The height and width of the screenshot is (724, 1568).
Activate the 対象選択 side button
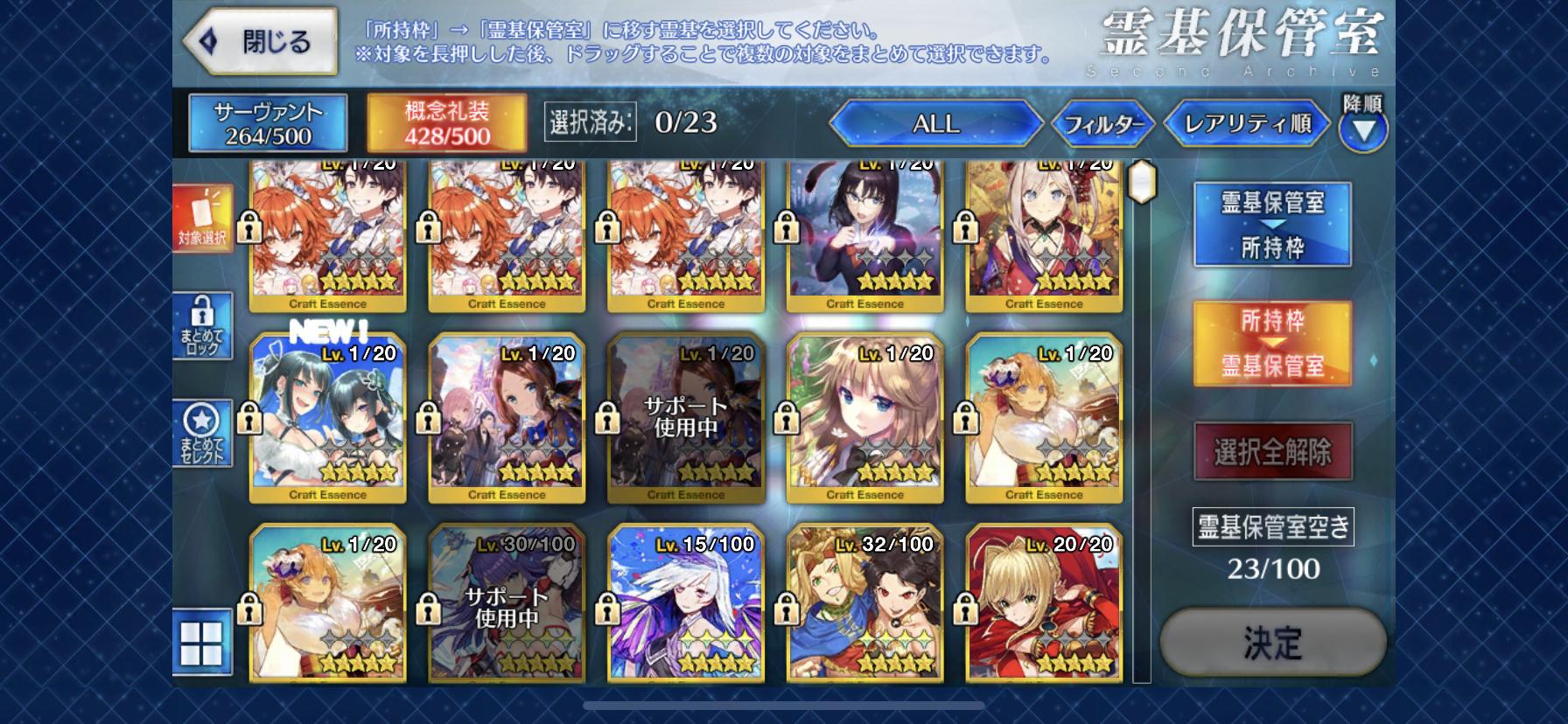pyautogui.click(x=203, y=219)
